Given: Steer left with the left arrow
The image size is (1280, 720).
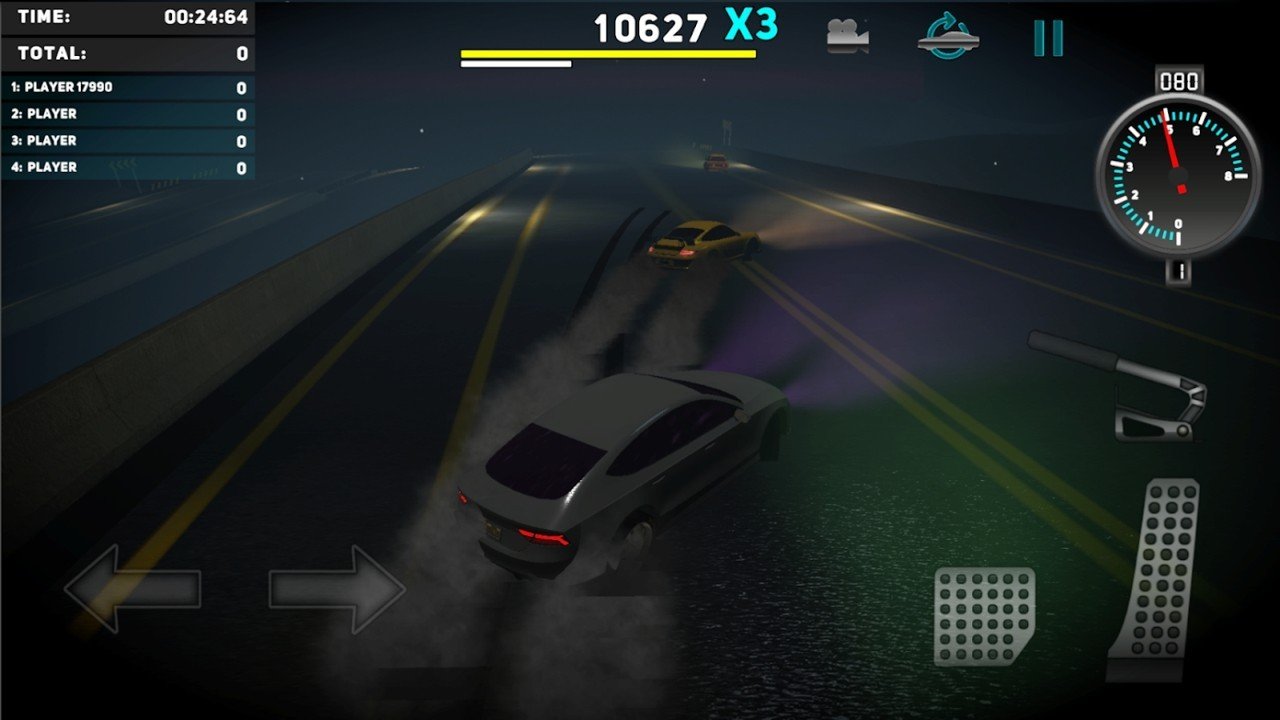Looking at the screenshot, I should tap(132, 589).
